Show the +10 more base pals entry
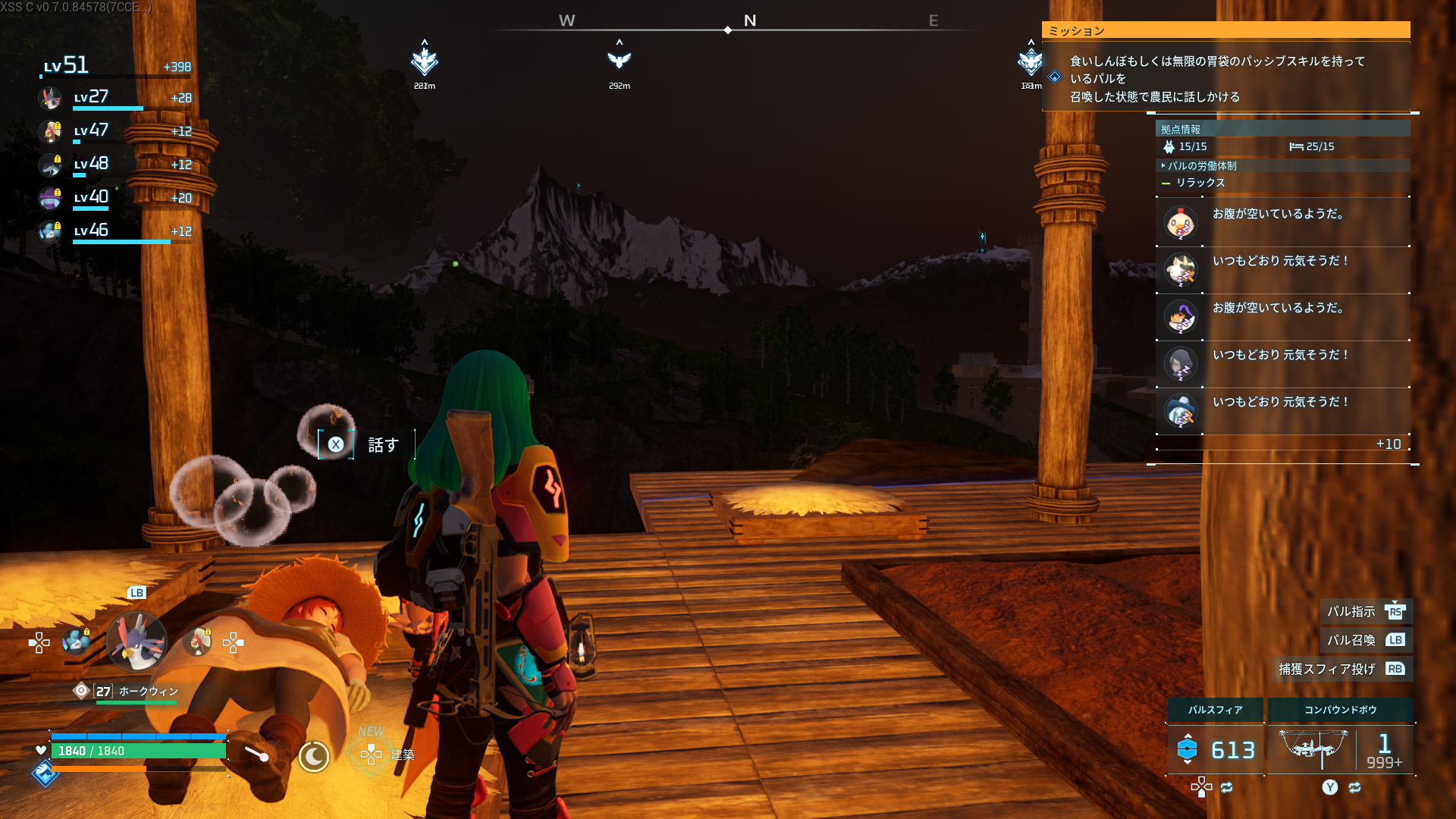This screenshot has width=1456, height=819. (x=1388, y=444)
